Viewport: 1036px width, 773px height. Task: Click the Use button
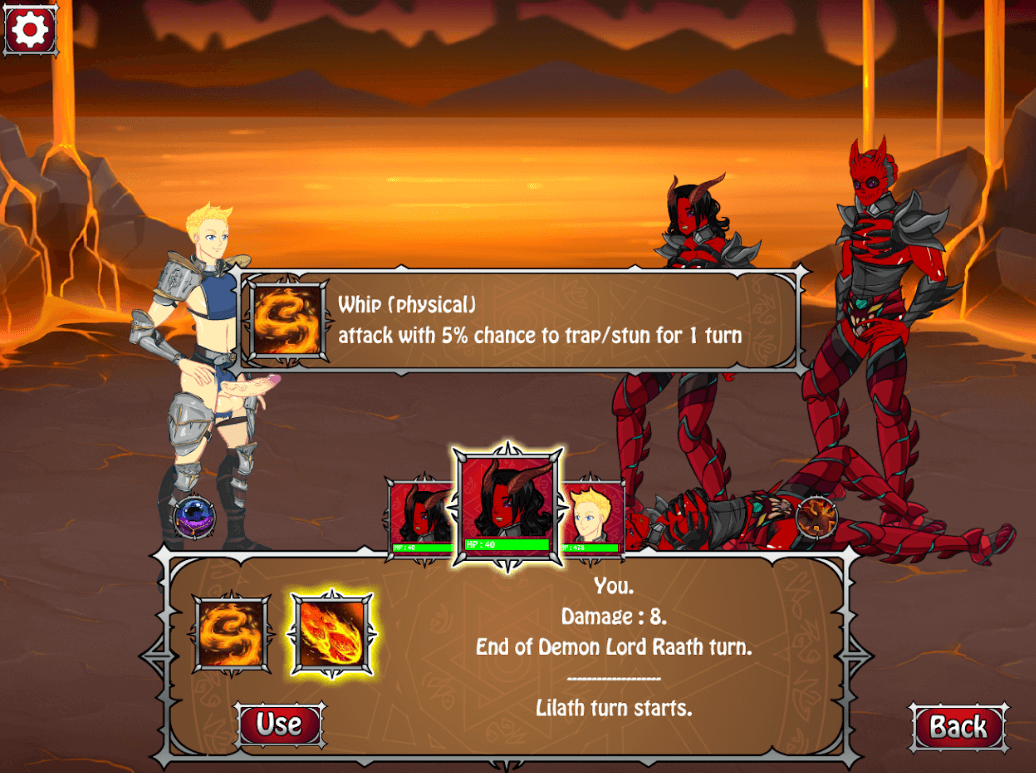(279, 724)
